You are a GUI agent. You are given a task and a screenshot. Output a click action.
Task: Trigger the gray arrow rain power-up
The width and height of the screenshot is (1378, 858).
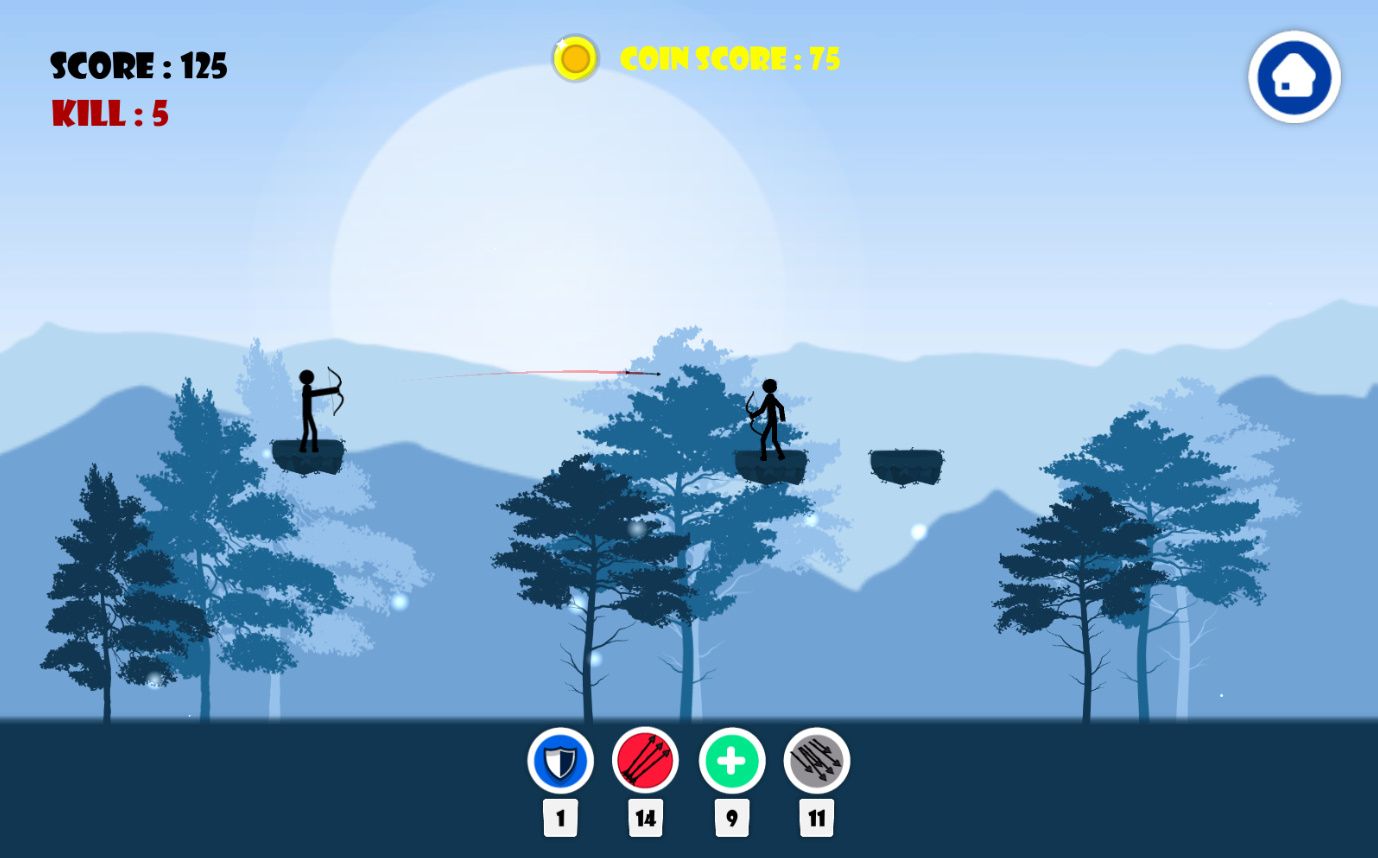pyautogui.click(x=816, y=761)
